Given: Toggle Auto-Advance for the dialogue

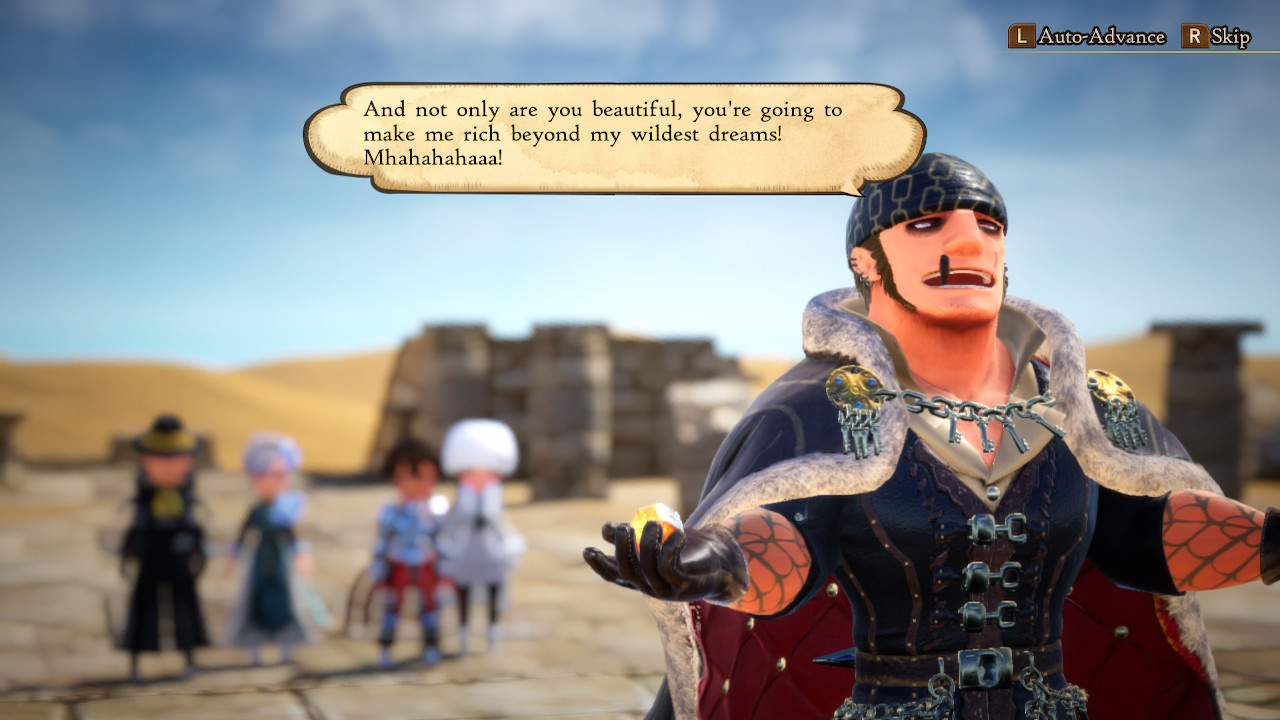Looking at the screenshot, I should click(1088, 37).
